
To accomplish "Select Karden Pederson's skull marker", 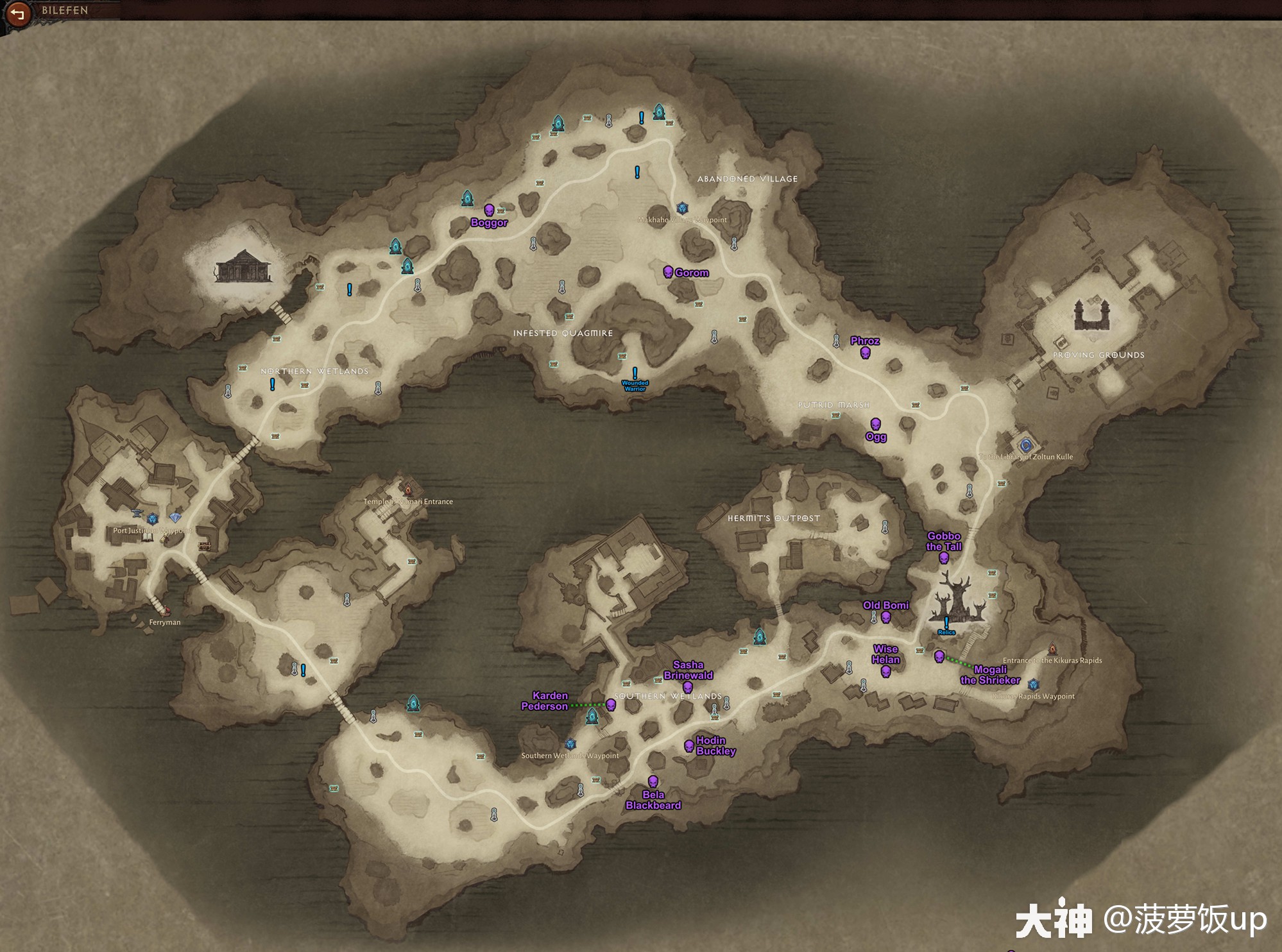I will (611, 705).
